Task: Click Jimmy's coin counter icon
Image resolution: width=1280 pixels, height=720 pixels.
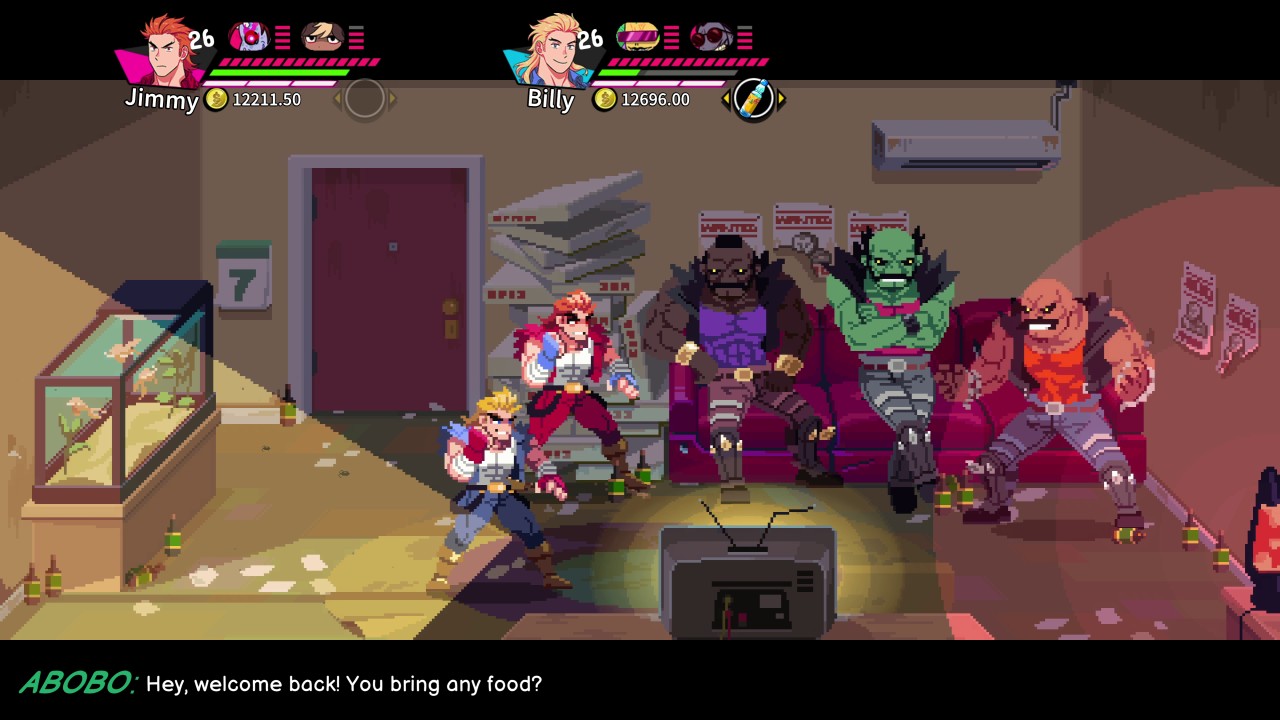Action: [x=215, y=100]
